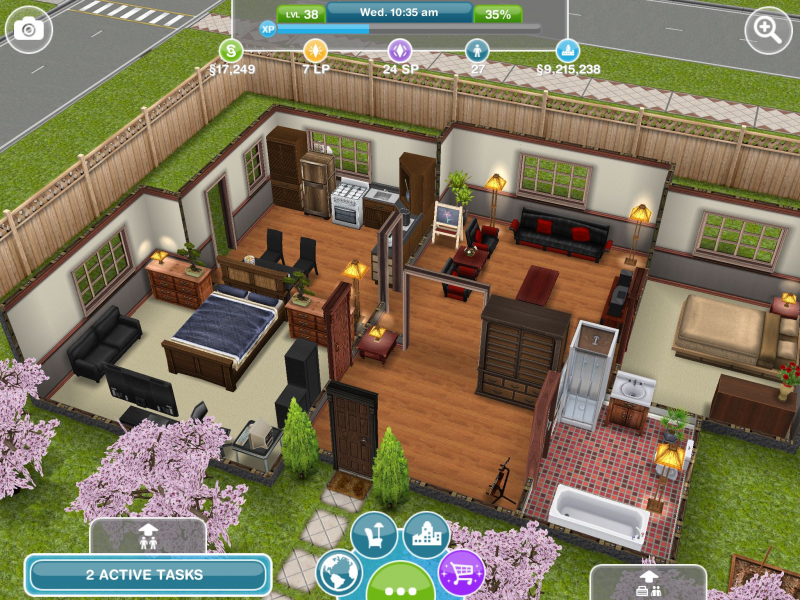Tap the magnifying glass zoom button
Image resolution: width=800 pixels, height=600 pixels.
pos(768,30)
